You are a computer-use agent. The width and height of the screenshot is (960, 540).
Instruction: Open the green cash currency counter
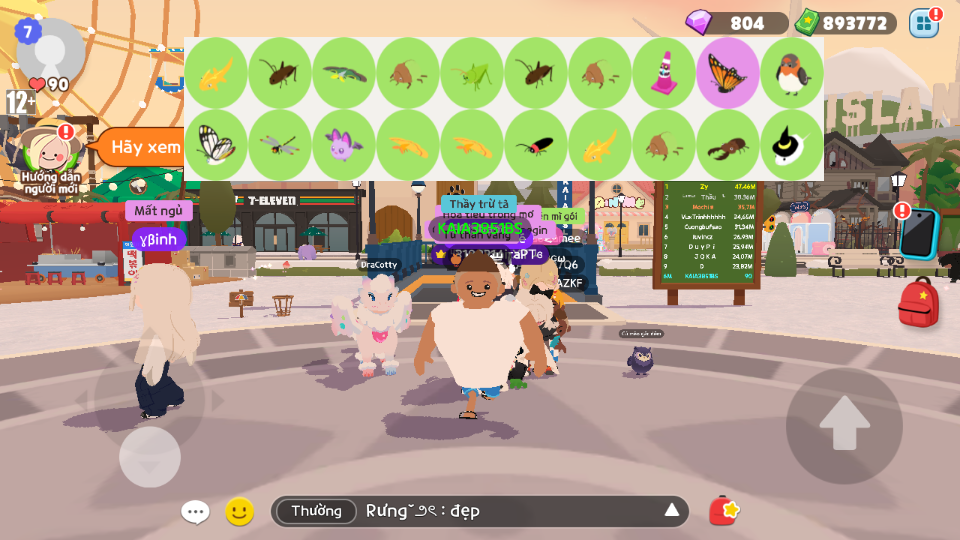coord(846,23)
